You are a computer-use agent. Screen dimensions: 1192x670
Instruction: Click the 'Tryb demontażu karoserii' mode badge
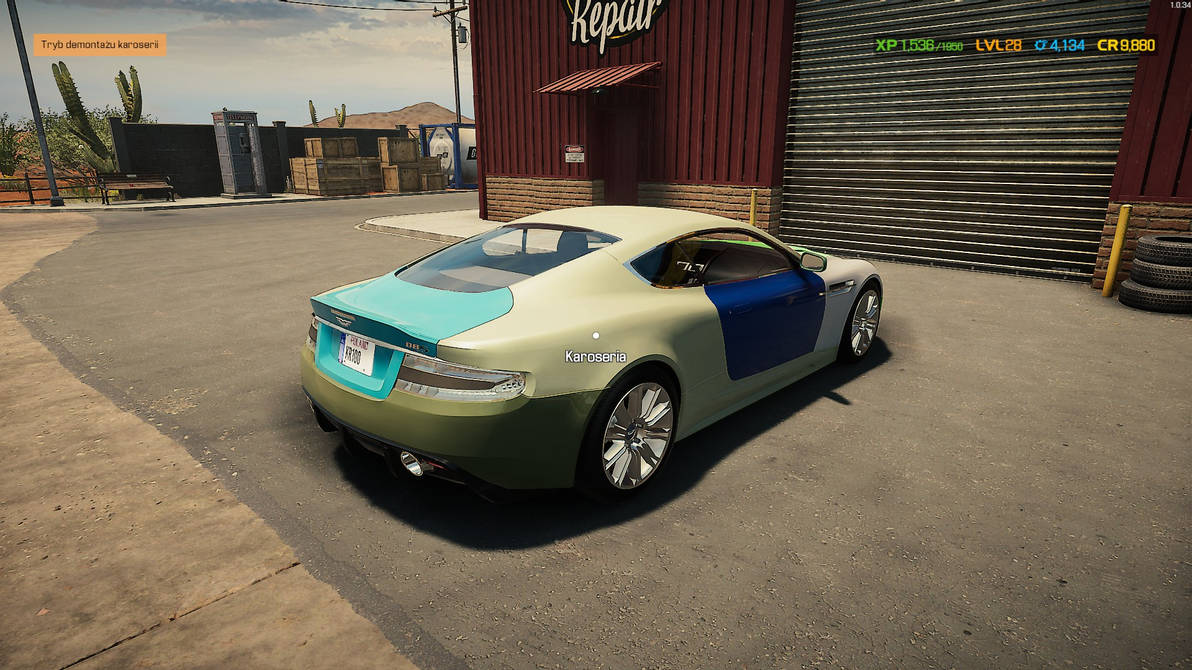coord(100,45)
